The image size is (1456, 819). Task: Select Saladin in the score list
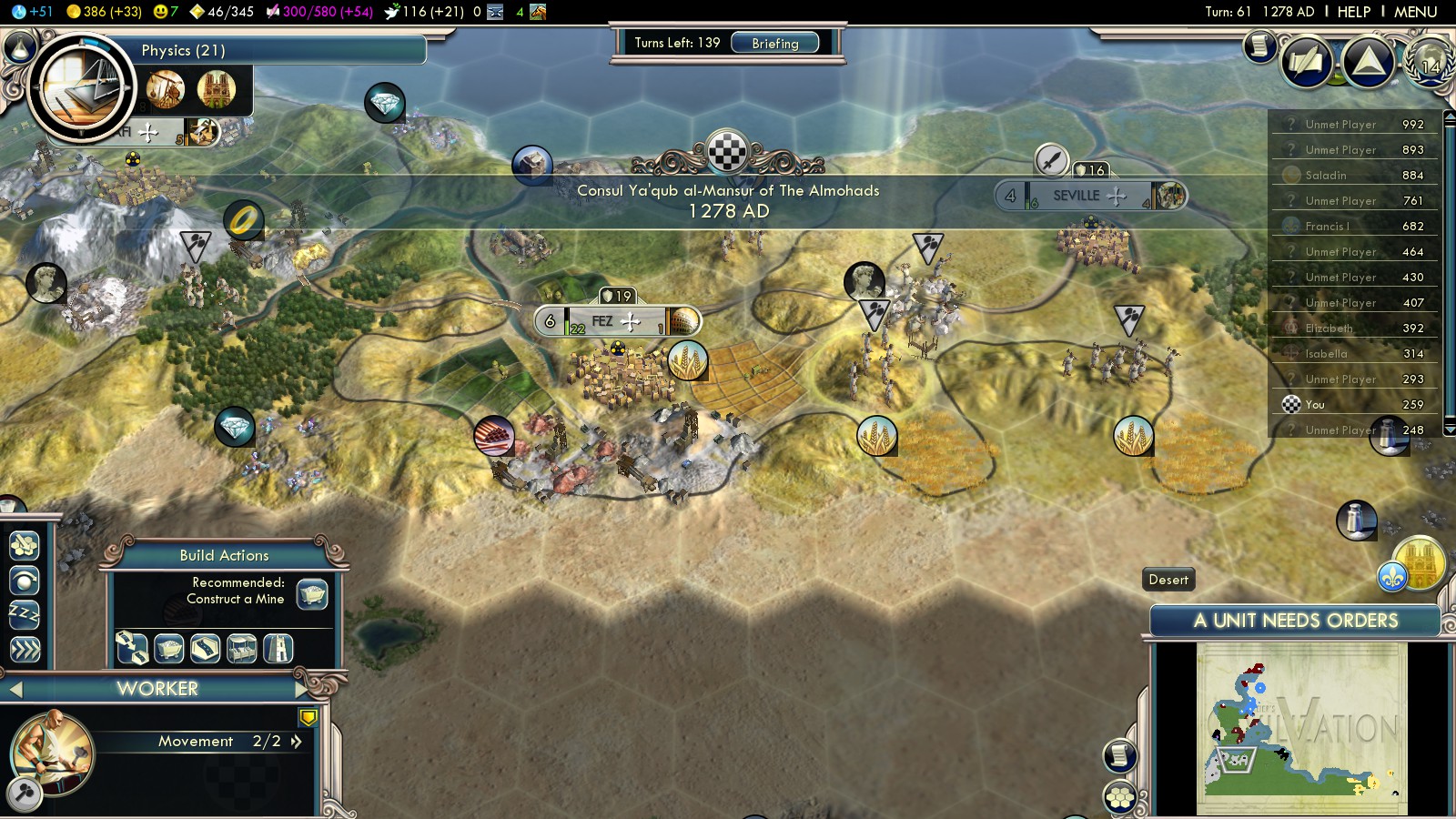pos(1325,175)
